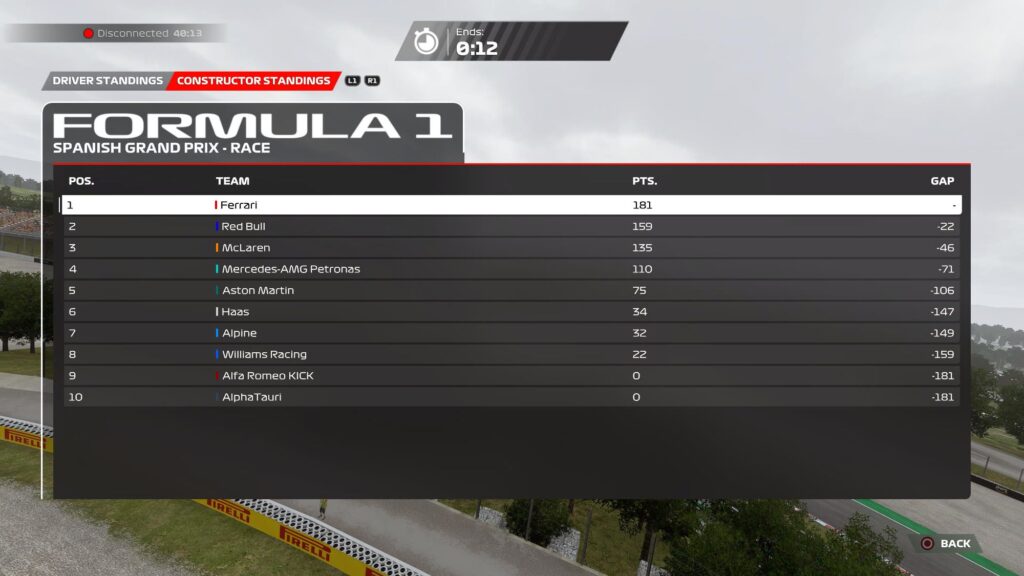1024x576 pixels.
Task: Pick the Aston Martin row
Action: [x=510, y=290]
